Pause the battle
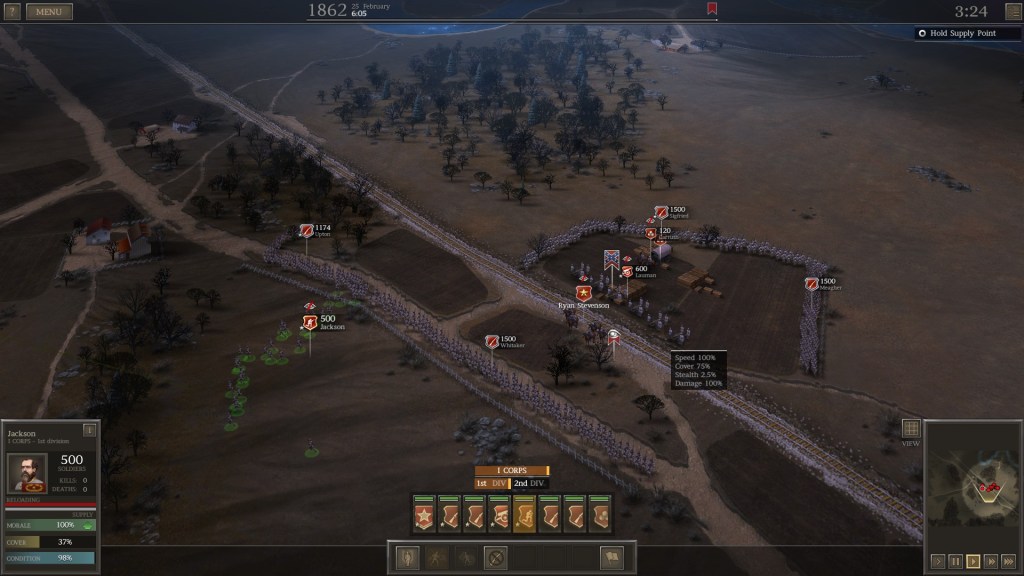The image size is (1024, 576). (954, 561)
